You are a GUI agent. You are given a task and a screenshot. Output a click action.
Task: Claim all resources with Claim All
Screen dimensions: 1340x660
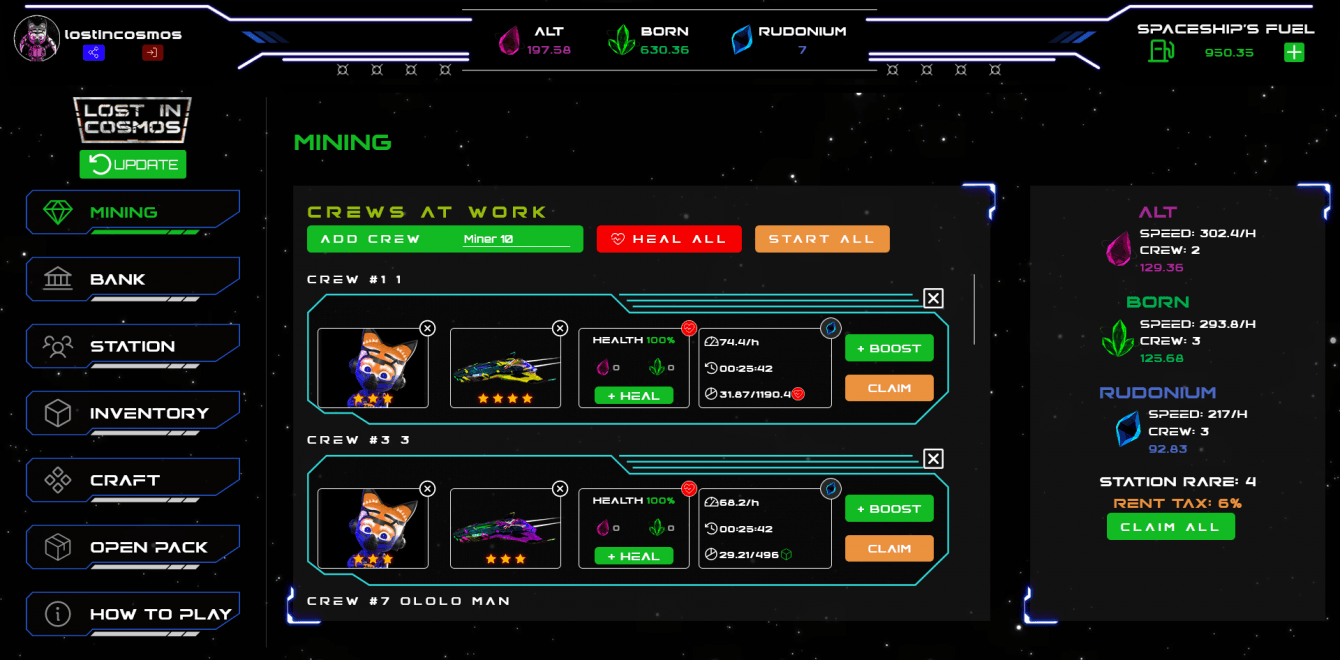[x=1170, y=526]
